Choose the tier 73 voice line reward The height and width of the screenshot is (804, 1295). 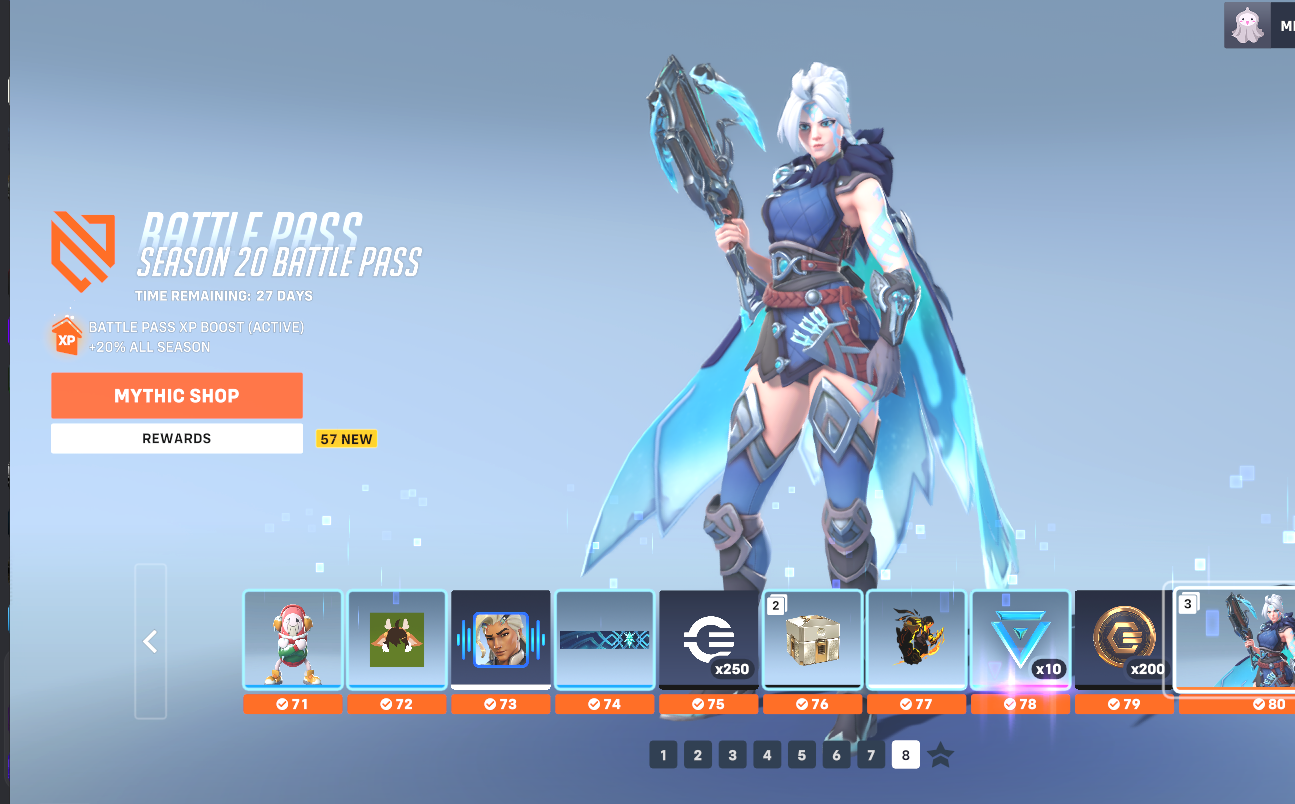(x=500, y=640)
